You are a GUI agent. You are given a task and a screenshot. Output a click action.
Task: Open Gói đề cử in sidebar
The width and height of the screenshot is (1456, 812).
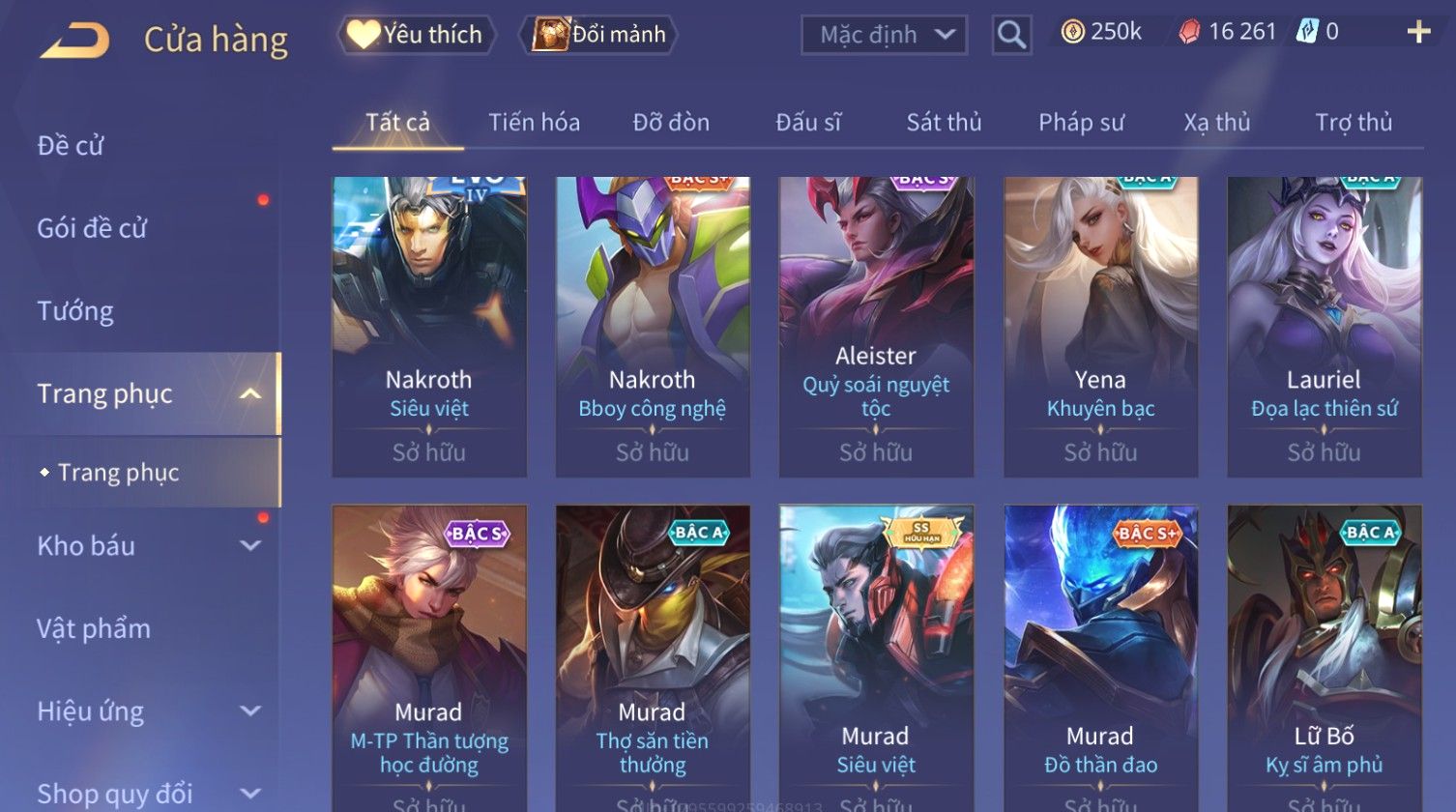pos(92,228)
